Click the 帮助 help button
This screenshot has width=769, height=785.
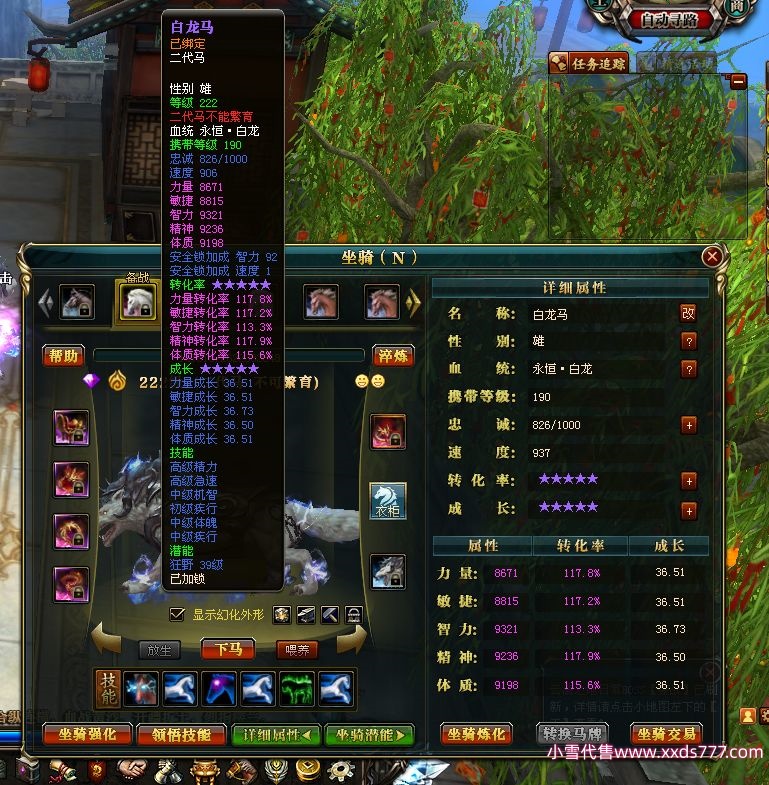(x=63, y=355)
